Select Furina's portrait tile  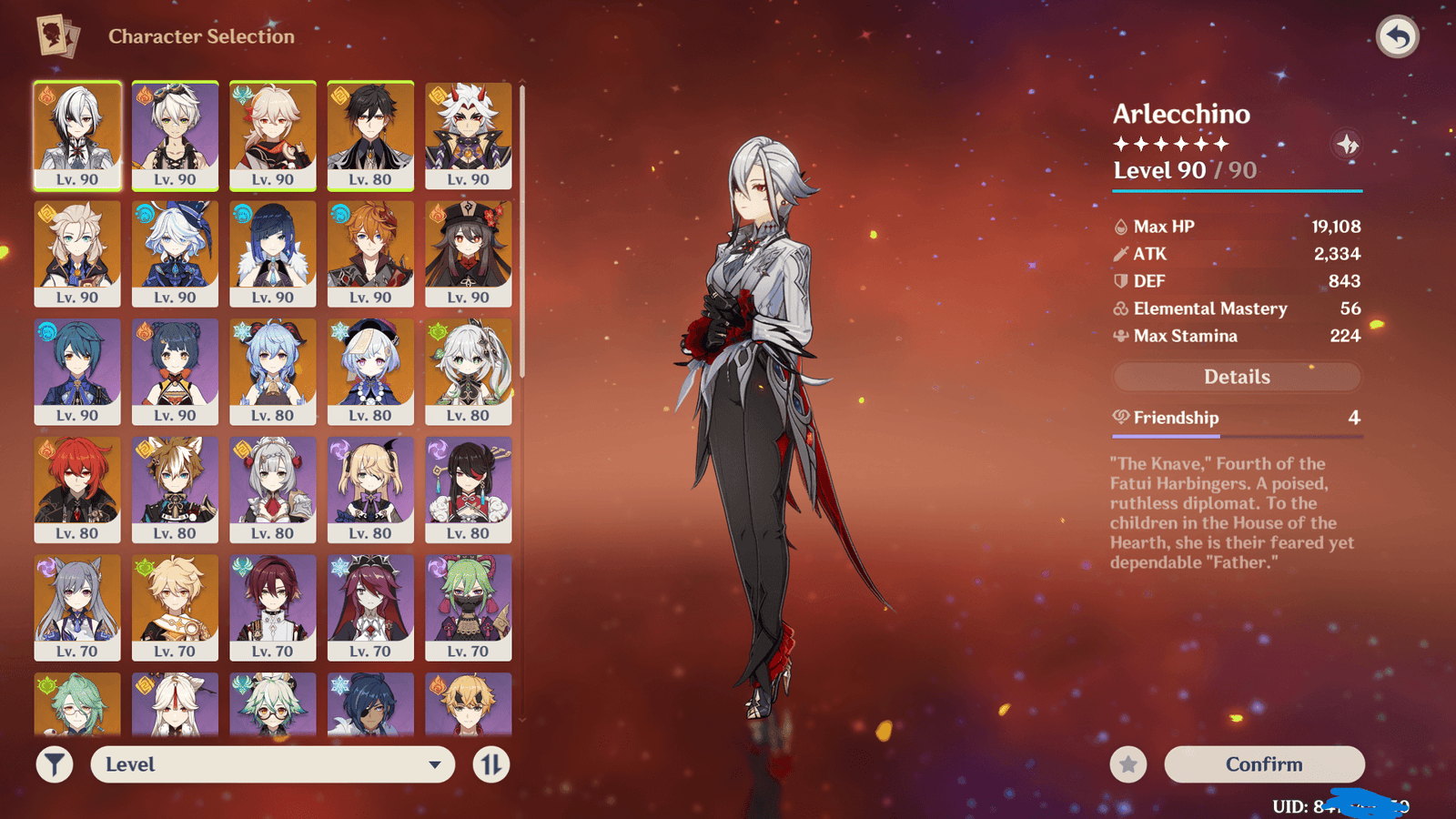pos(175,253)
